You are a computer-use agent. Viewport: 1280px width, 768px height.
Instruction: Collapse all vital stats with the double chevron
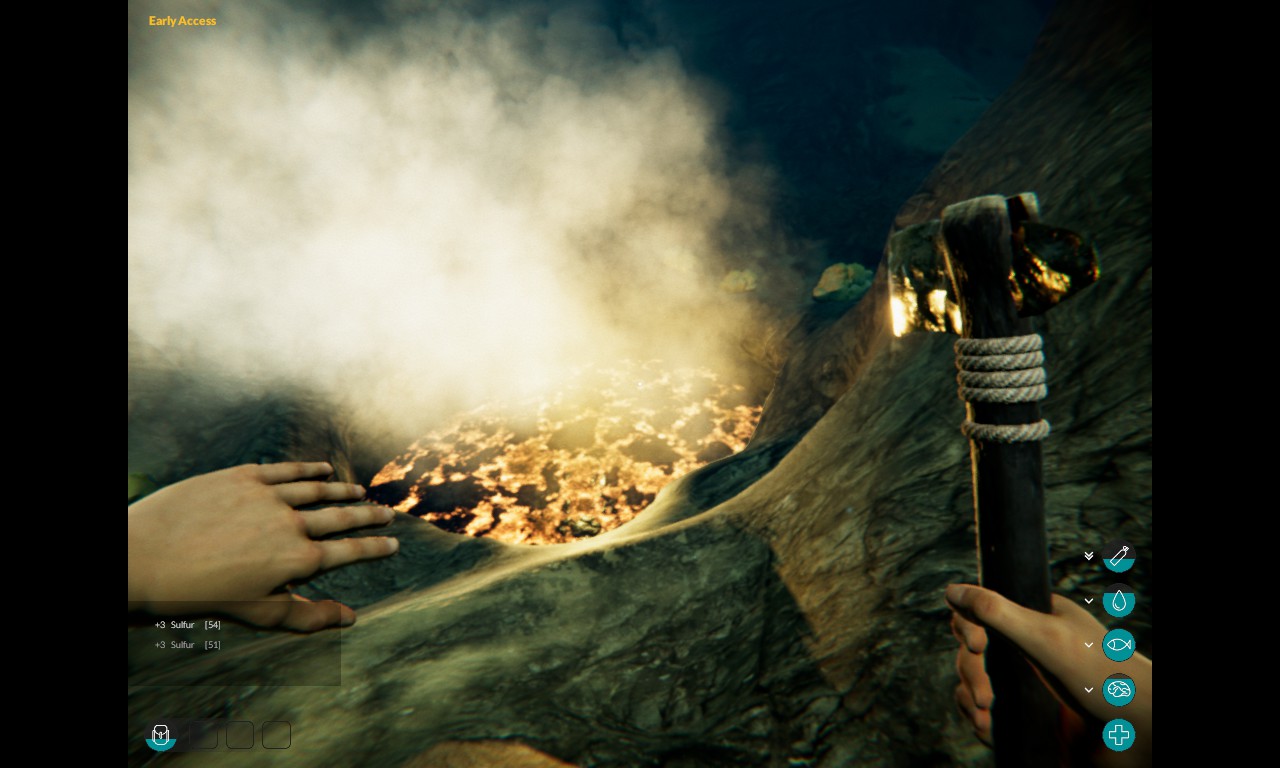(1088, 555)
